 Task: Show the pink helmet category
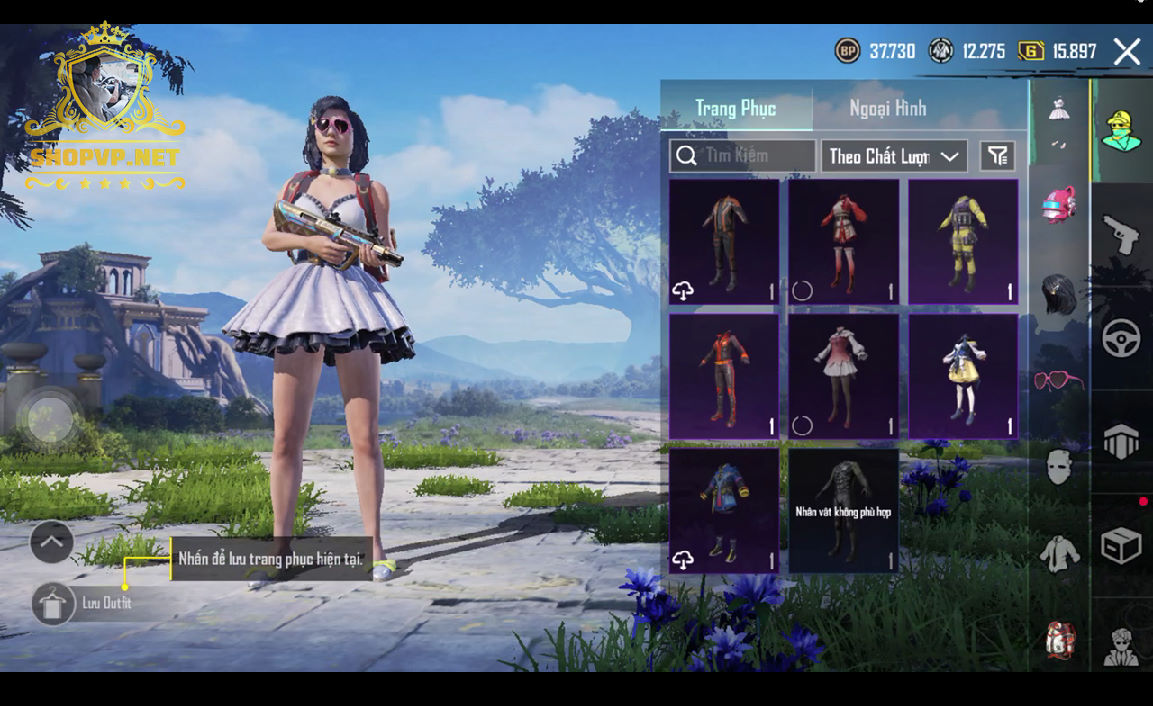click(1059, 205)
